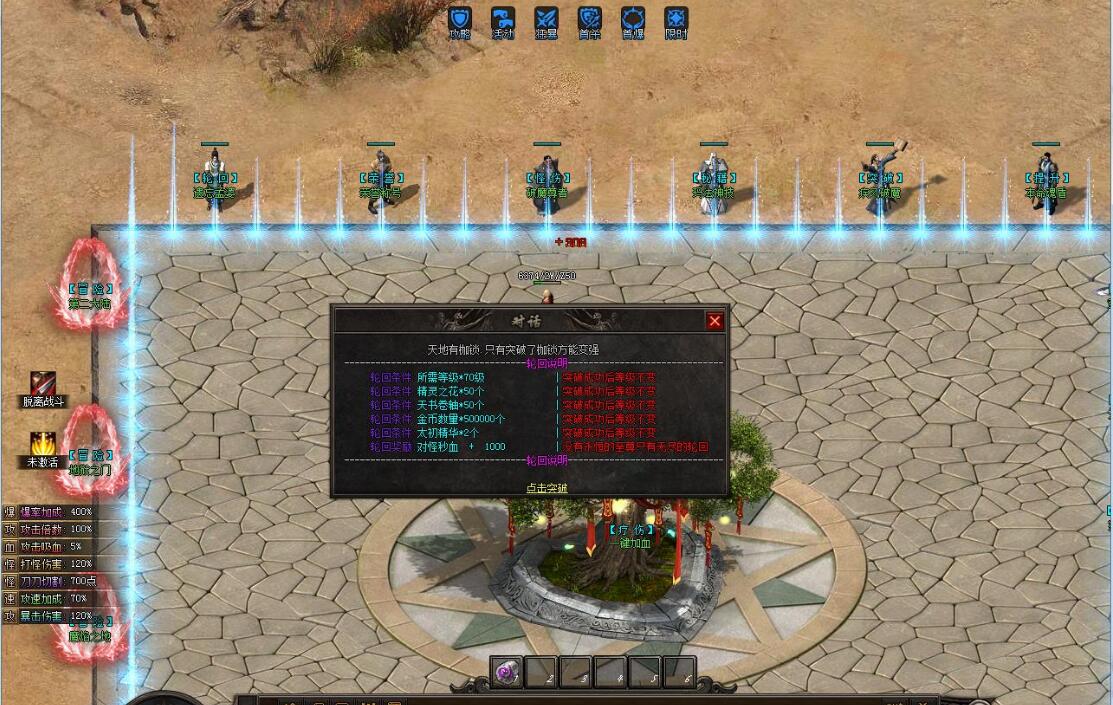1113x705 pixels.
Task: Click the 未激活 golden burst icon
Action: pos(43,443)
